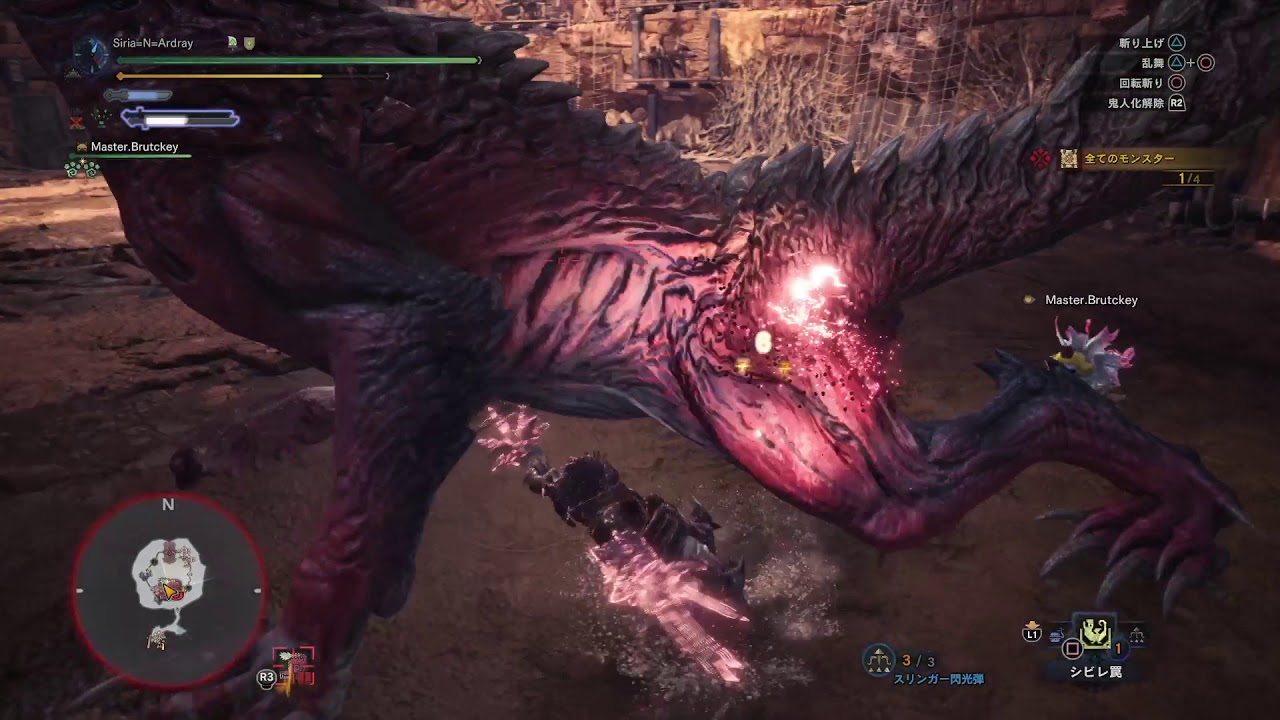Click the shield buff icon near the health bar
The width and height of the screenshot is (1280, 720).
(x=250, y=43)
